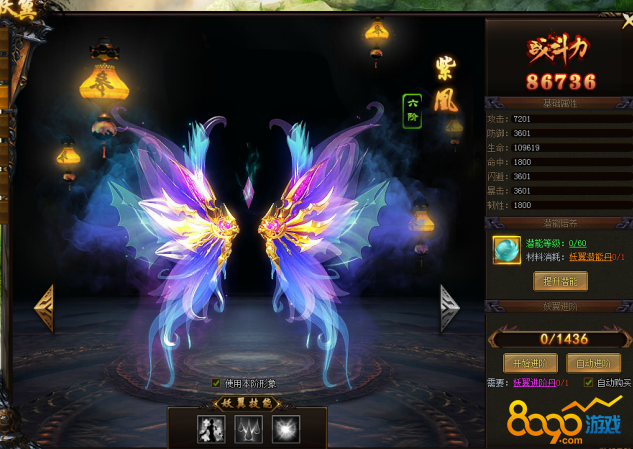Click the cyan potential orb icon
The width and height of the screenshot is (633, 449).
506,250
